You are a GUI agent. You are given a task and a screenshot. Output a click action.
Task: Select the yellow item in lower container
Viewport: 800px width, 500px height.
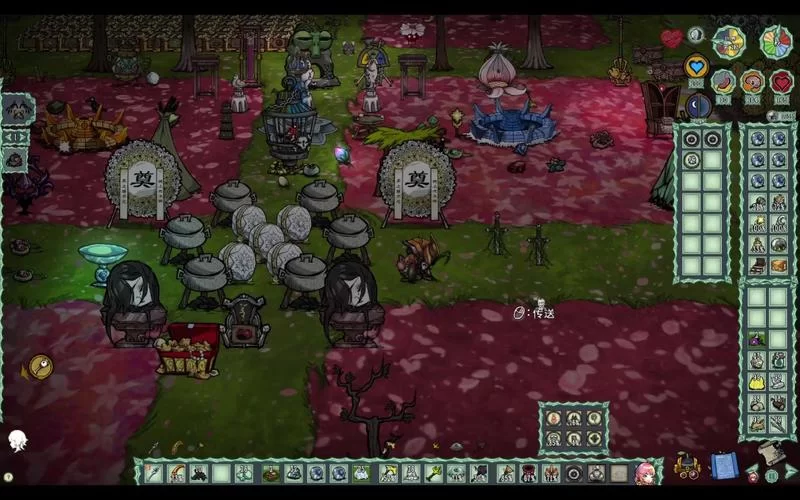pyautogui.click(x=757, y=381)
